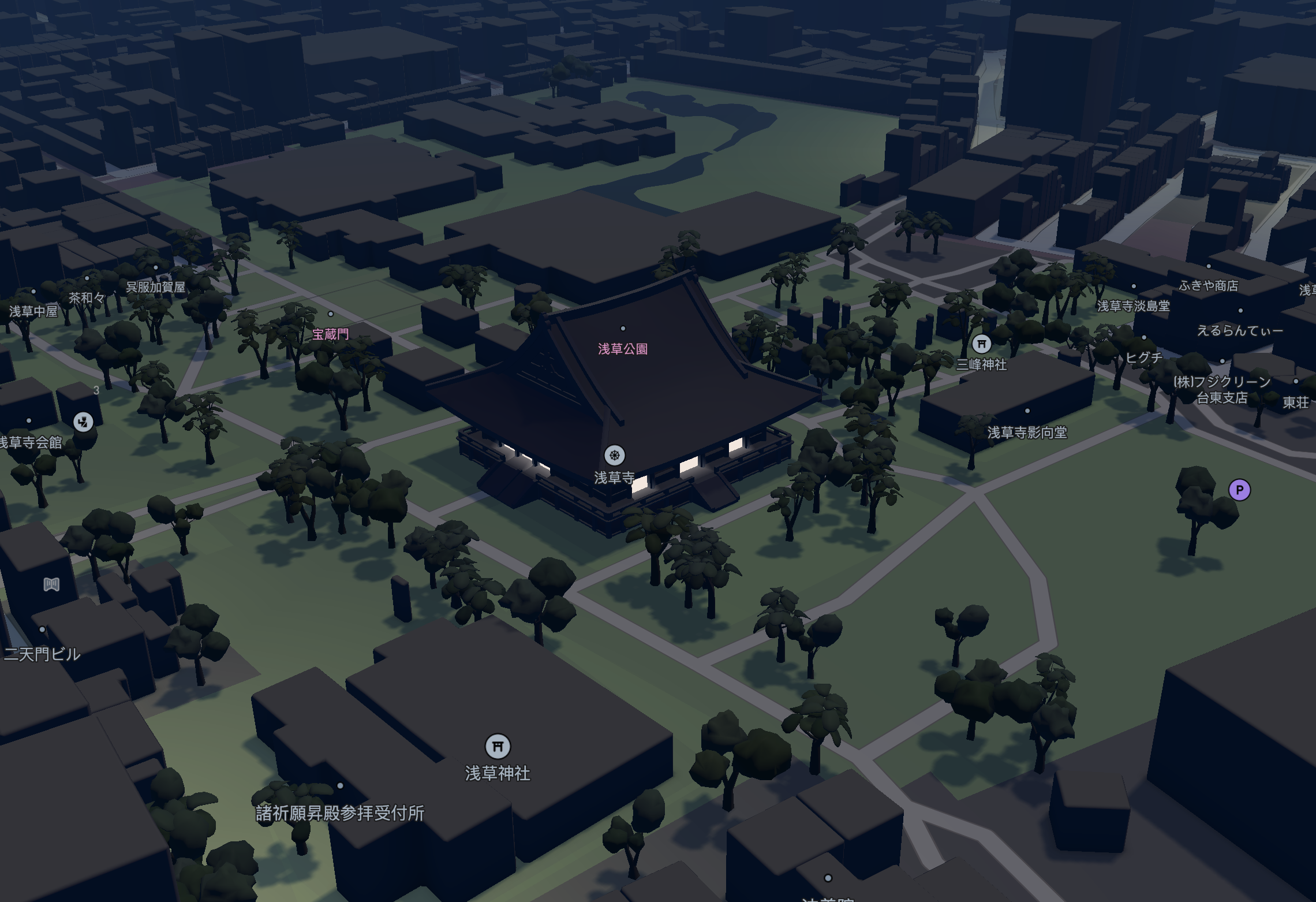Select the 呉服加賀屋 shop label
The image size is (1316, 902).
coord(156,286)
